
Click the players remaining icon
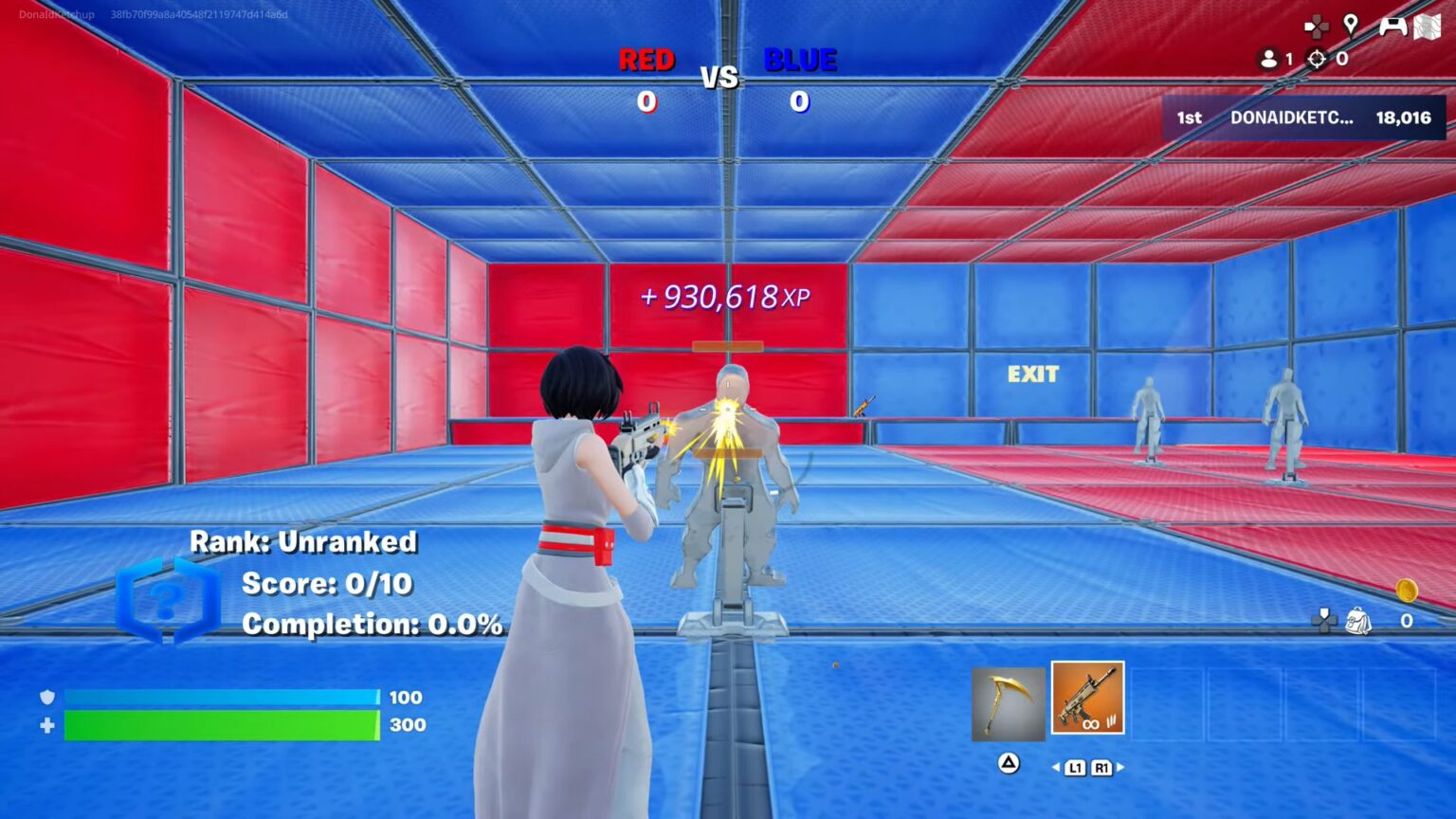click(1268, 59)
